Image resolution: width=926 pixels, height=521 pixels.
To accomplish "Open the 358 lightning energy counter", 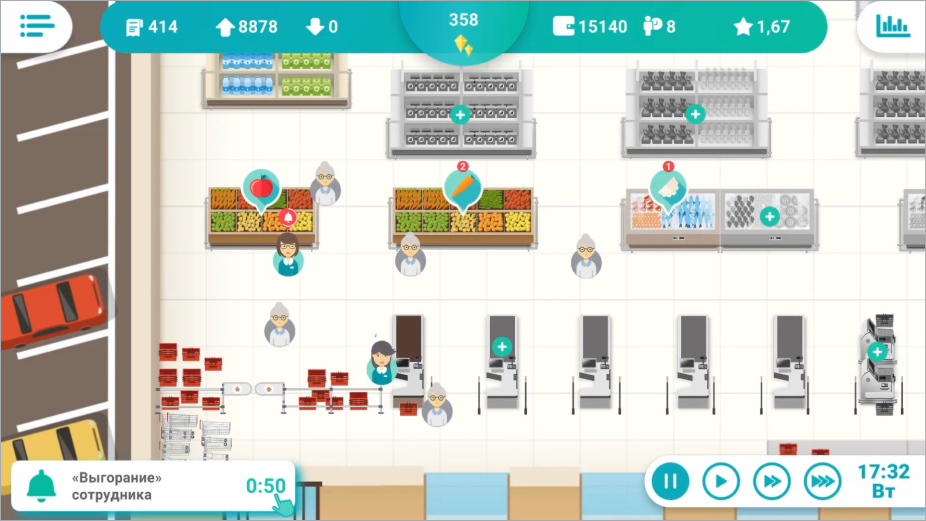I will [463, 32].
